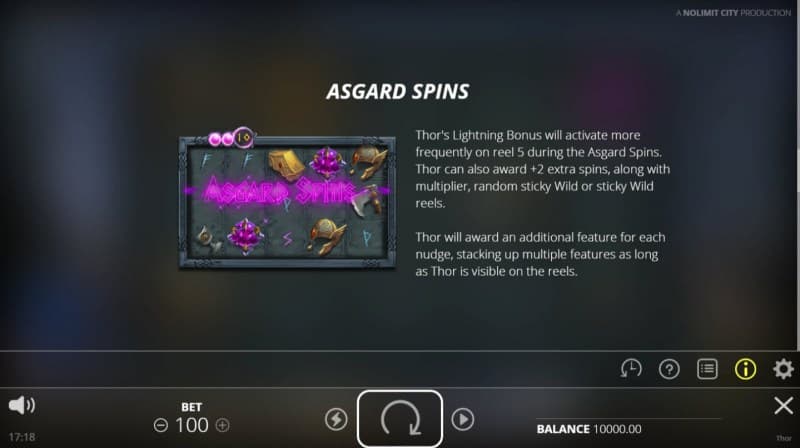Screen dimensions: 800x448
Task: Show game history via the clock icon
Action: point(631,368)
